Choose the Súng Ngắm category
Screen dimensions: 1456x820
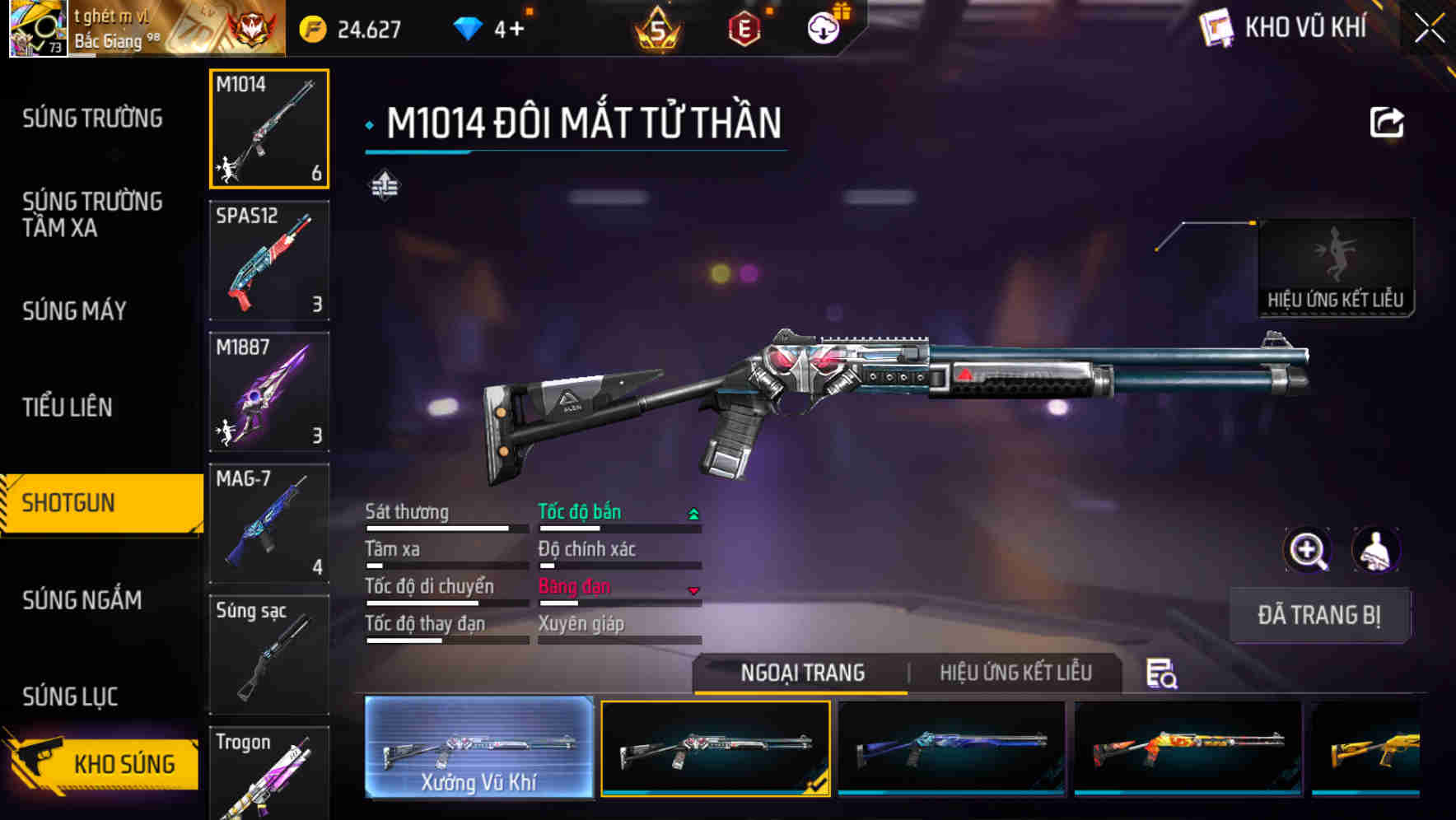[82, 600]
